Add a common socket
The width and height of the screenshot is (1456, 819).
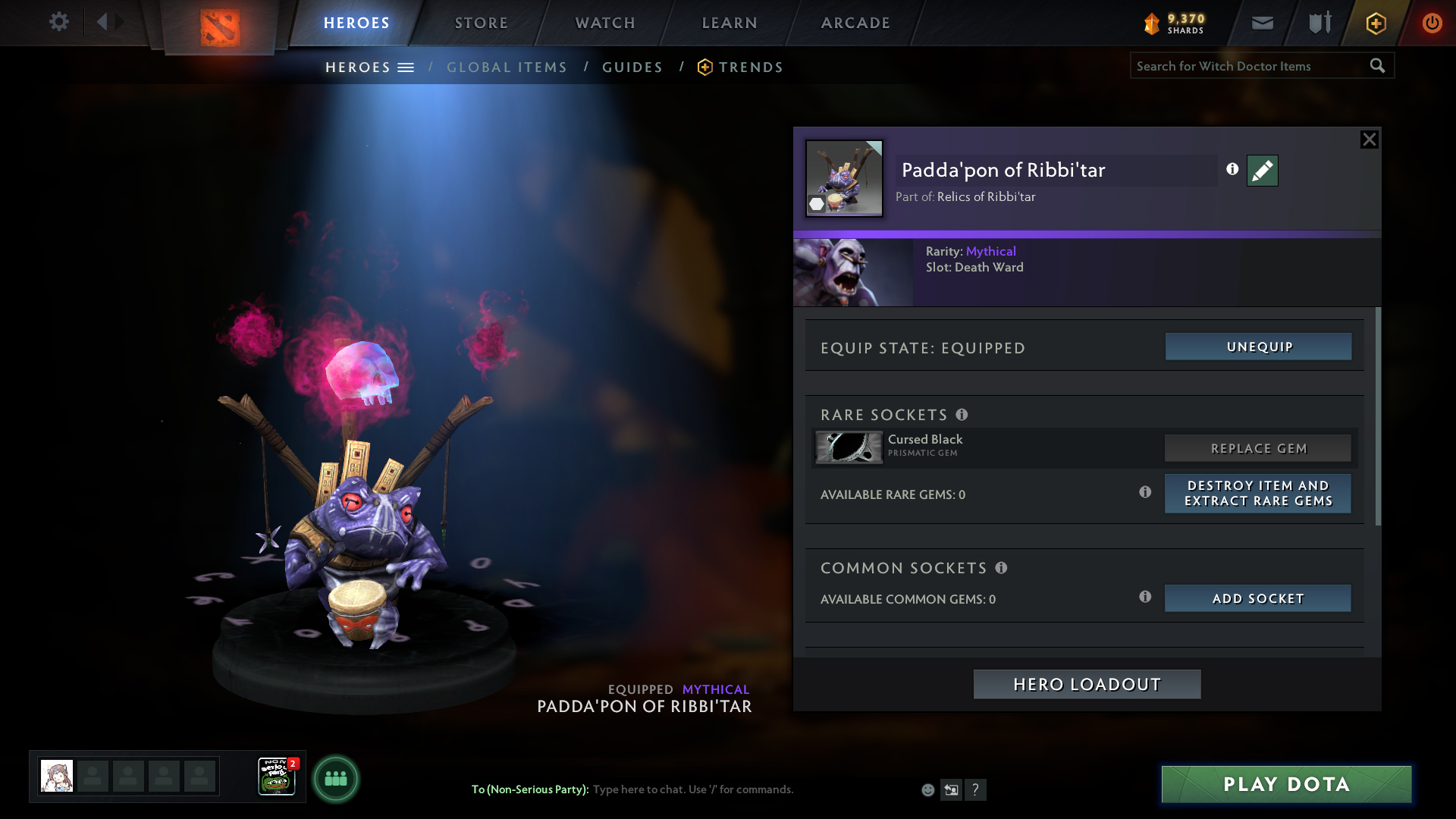click(x=1258, y=598)
